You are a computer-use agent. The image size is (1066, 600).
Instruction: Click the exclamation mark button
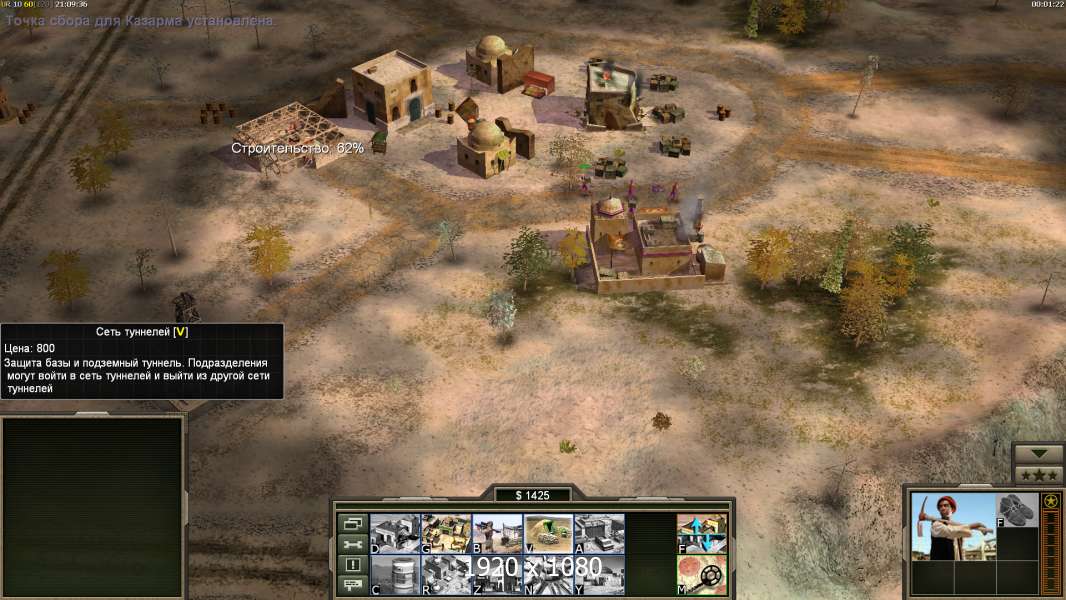(x=351, y=565)
